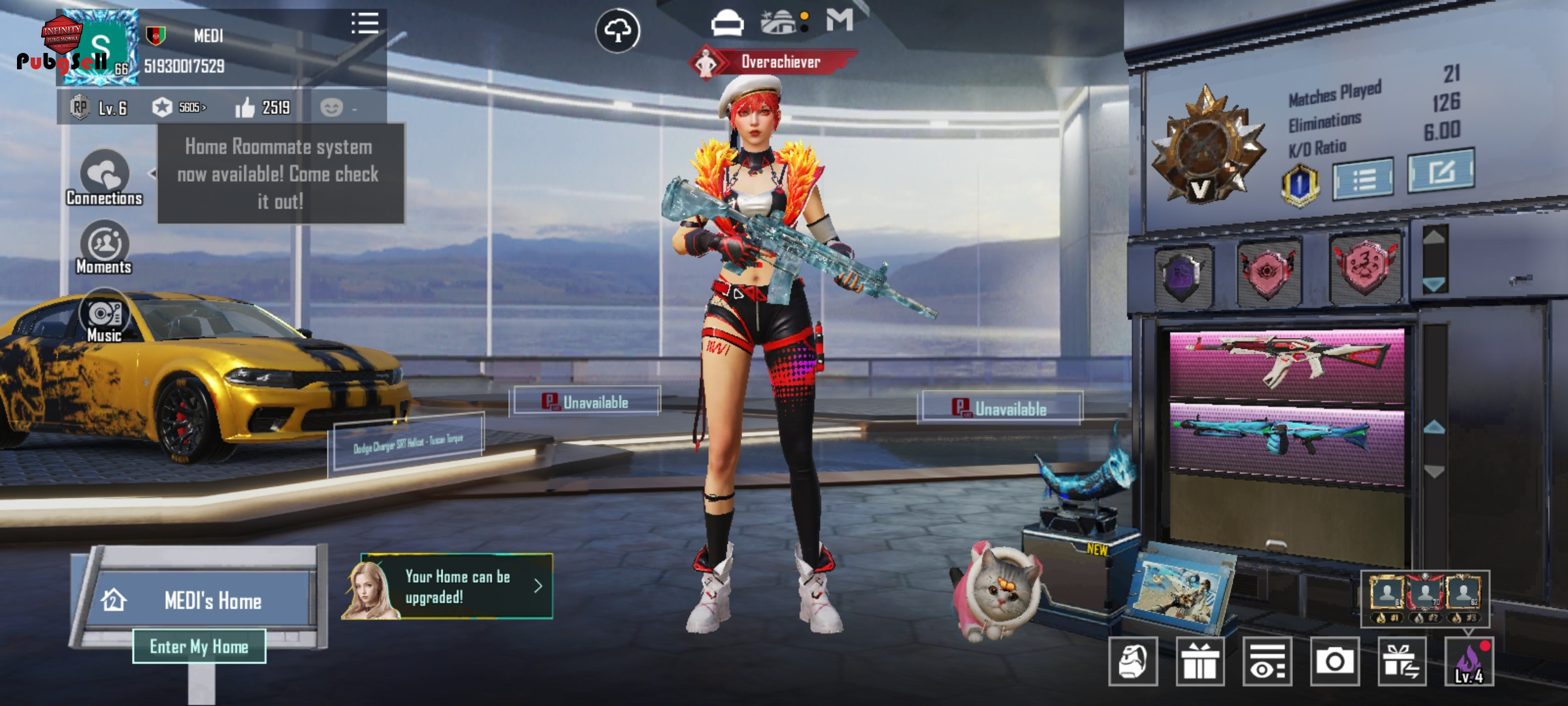The height and width of the screenshot is (706, 1568).
Task: Click the cloud download icon
Action: [617, 30]
